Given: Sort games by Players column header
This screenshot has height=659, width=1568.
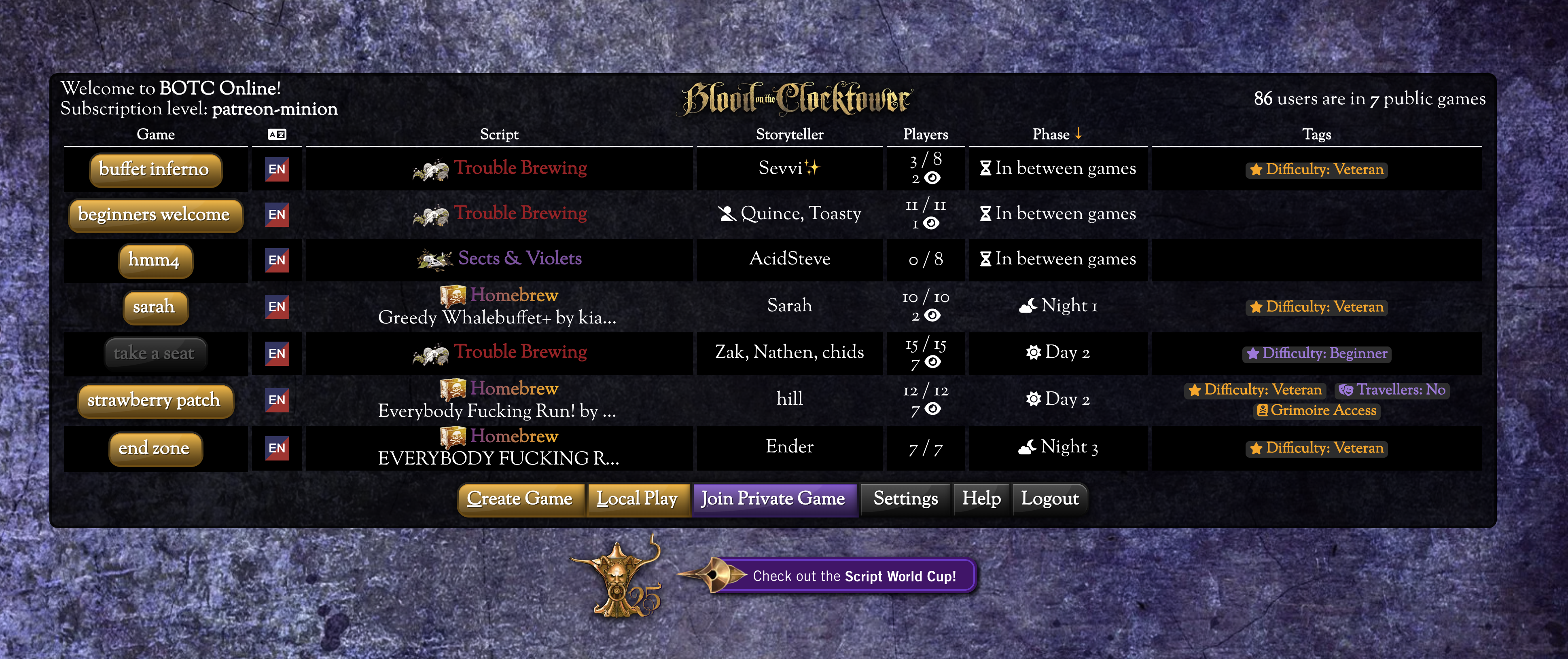Looking at the screenshot, I should 925,135.
